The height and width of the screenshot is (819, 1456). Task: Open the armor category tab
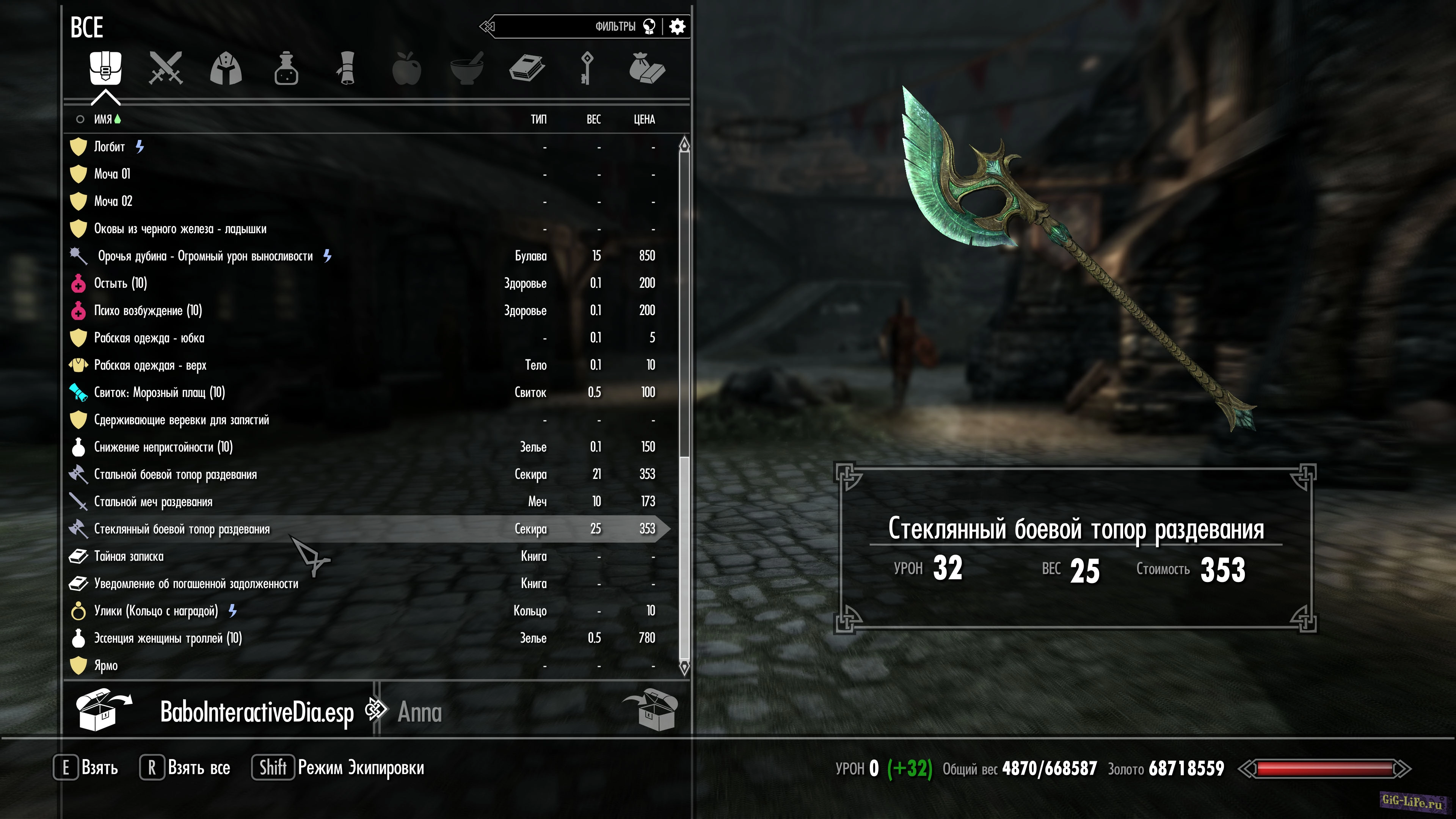coord(226,68)
